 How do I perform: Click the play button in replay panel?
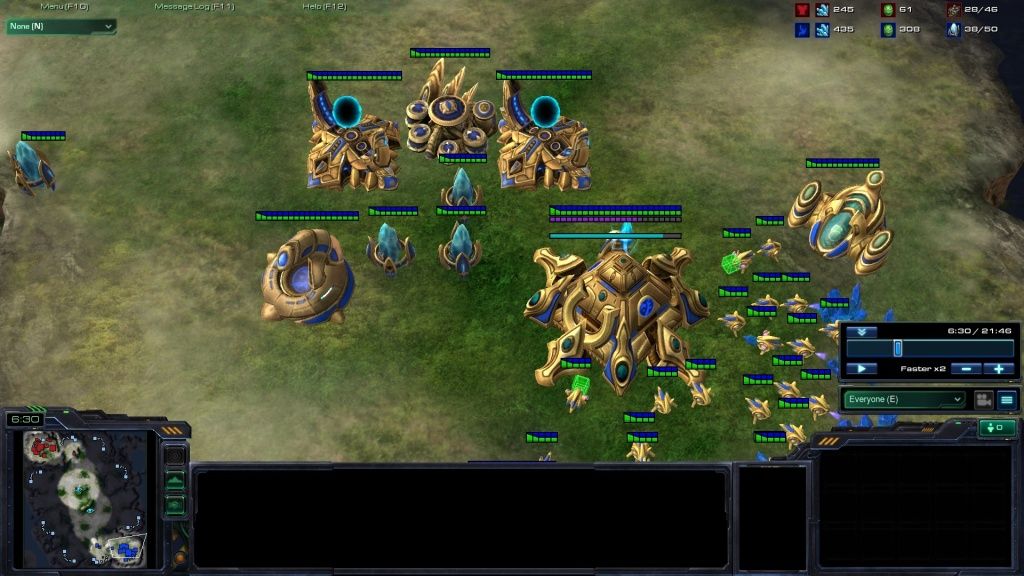861,369
